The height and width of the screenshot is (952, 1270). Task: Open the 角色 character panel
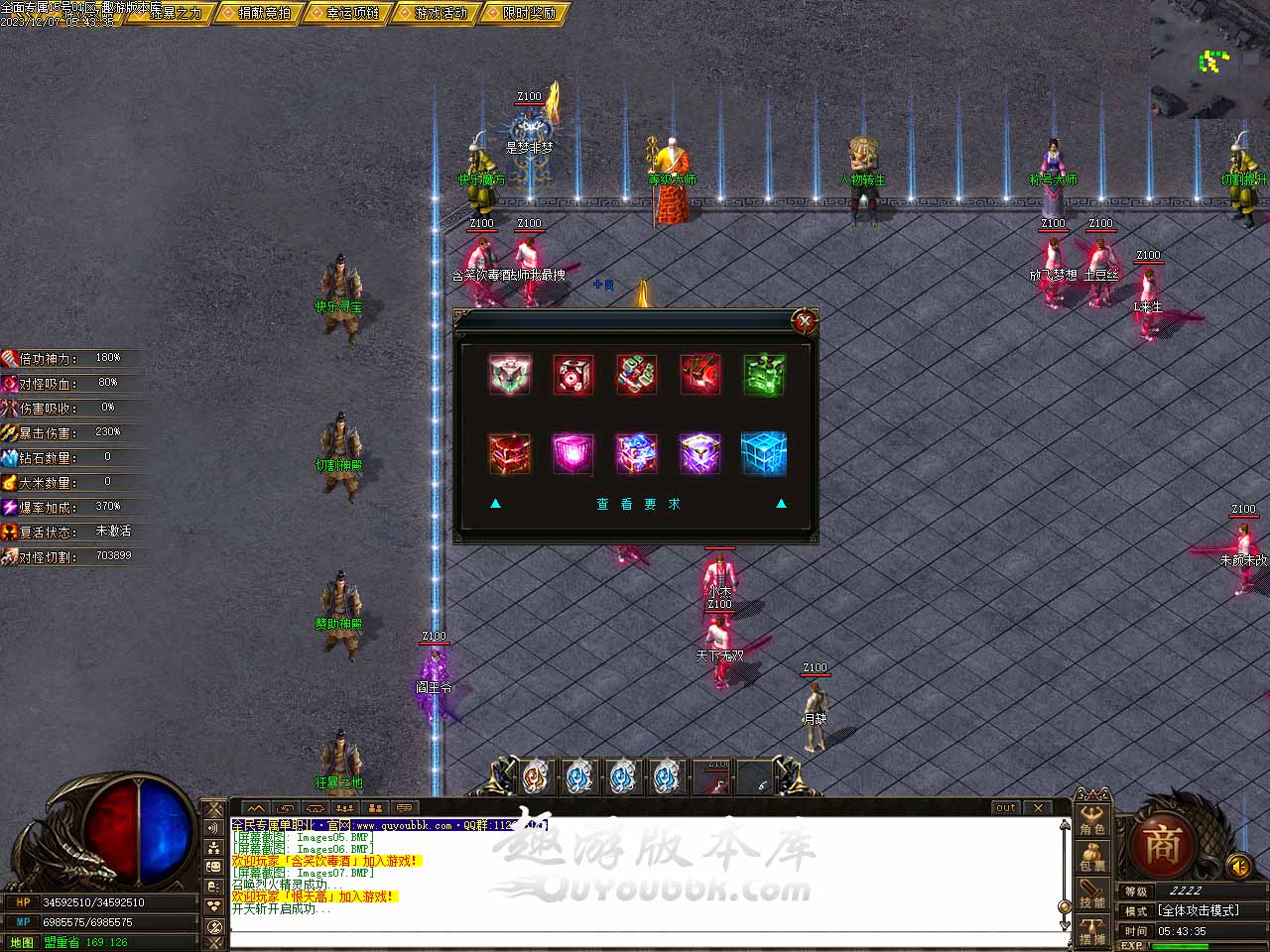[x=1092, y=820]
